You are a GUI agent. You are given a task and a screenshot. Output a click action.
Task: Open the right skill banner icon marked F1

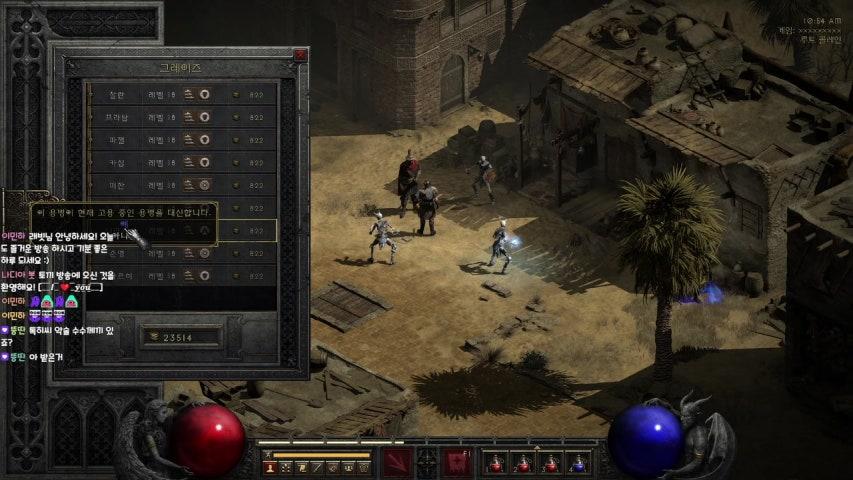click(x=457, y=462)
